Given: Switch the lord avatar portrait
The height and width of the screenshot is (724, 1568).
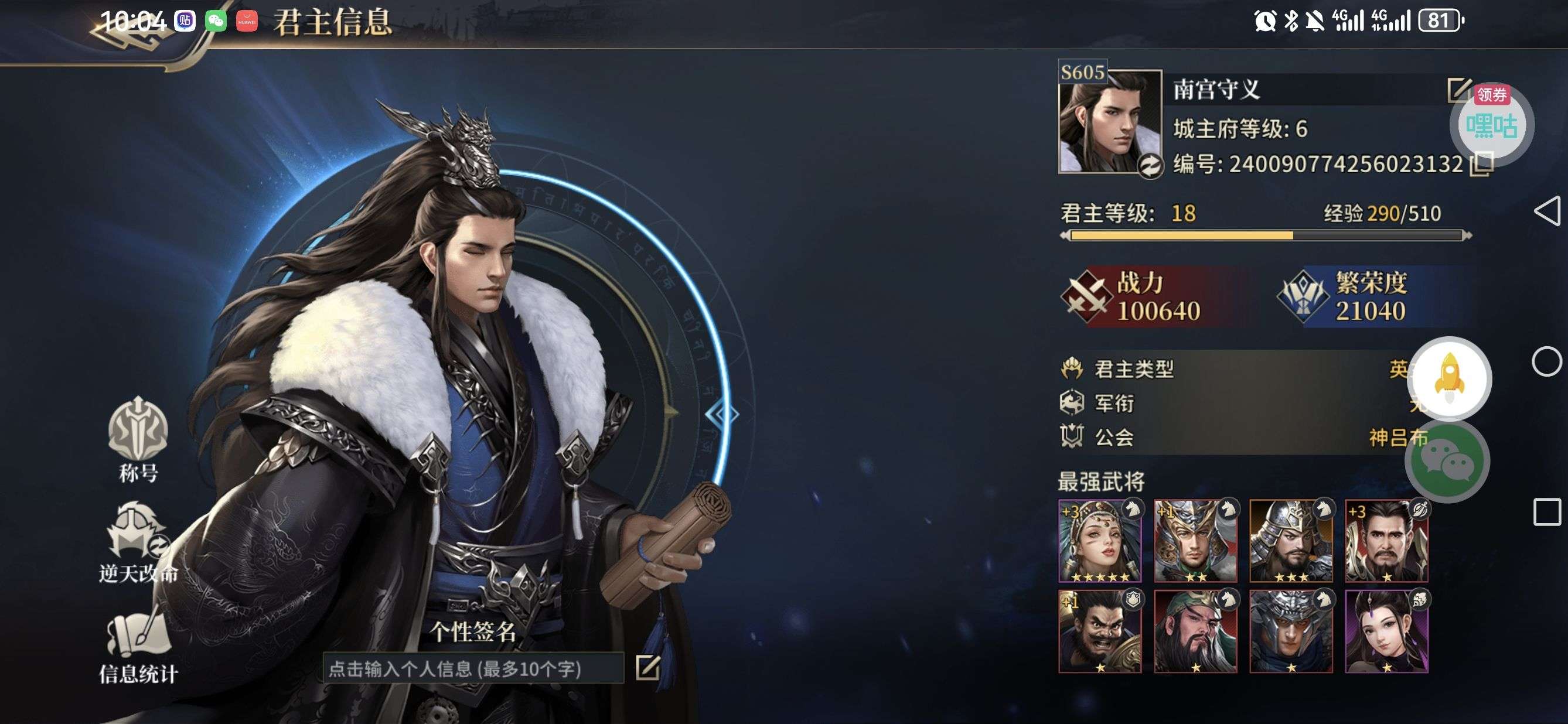Looking at the screenshot, I should (x=1150, y=166).
